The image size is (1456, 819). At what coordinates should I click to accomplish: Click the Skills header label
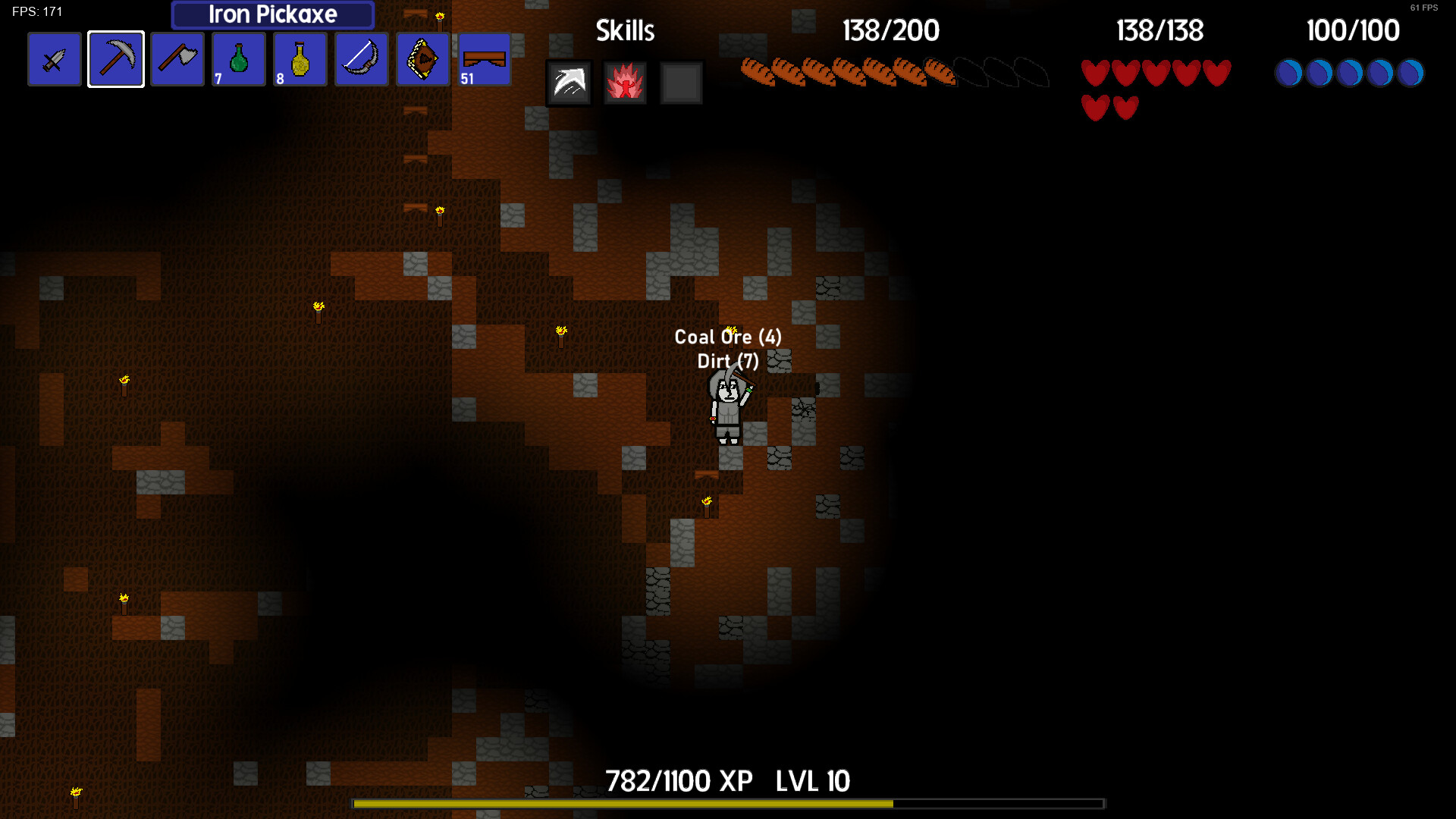pos(625,30)
